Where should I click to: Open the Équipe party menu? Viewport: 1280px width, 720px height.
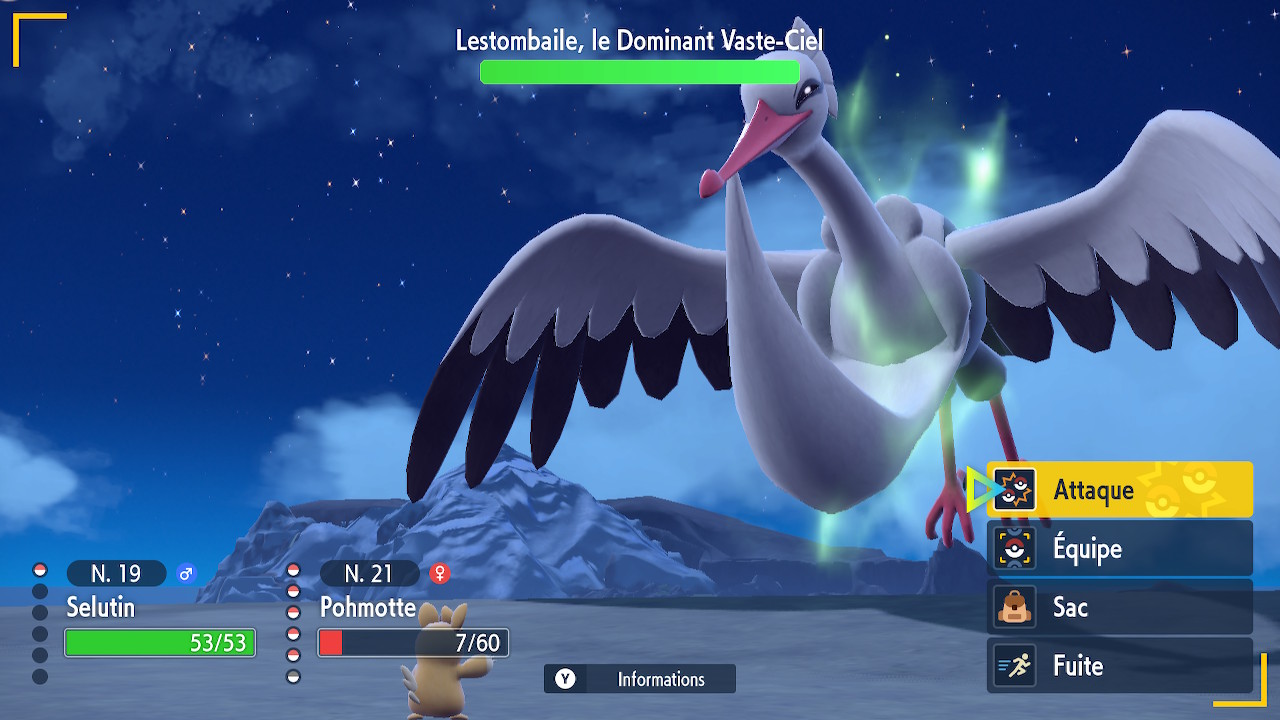(x=1119, y=548)
